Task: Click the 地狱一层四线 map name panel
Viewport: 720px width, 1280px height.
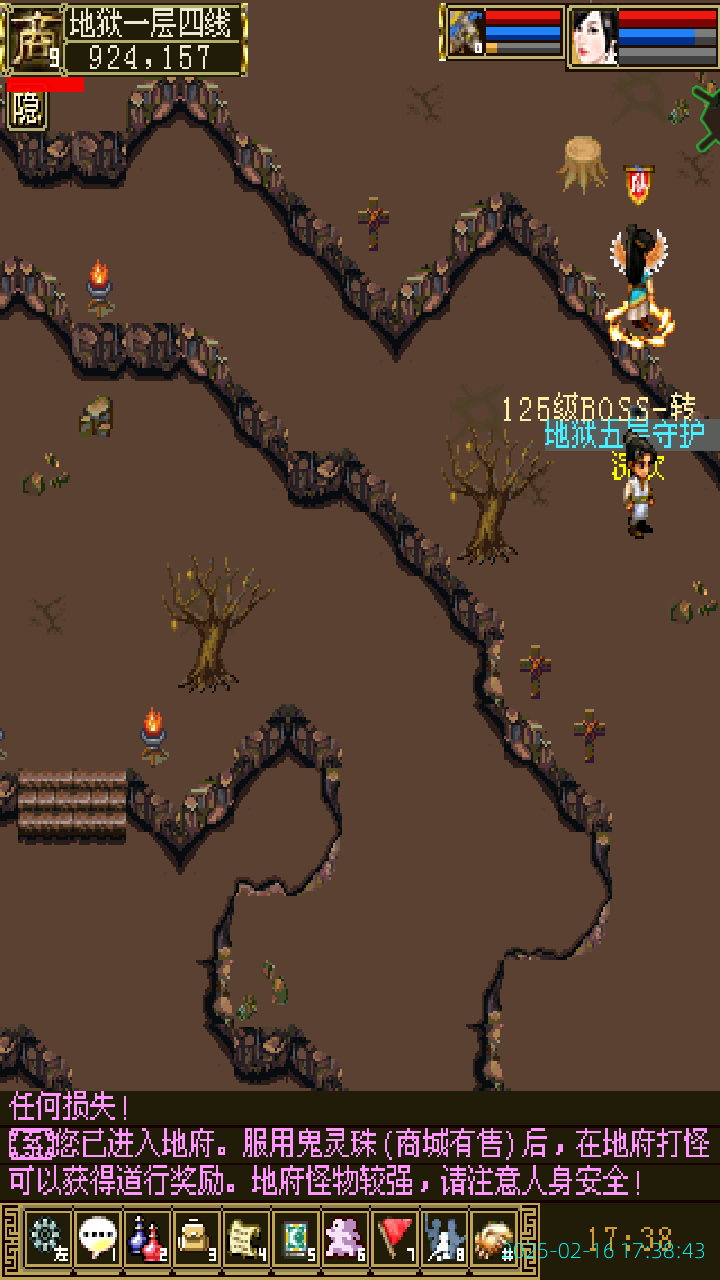Action: pos(155,21)
